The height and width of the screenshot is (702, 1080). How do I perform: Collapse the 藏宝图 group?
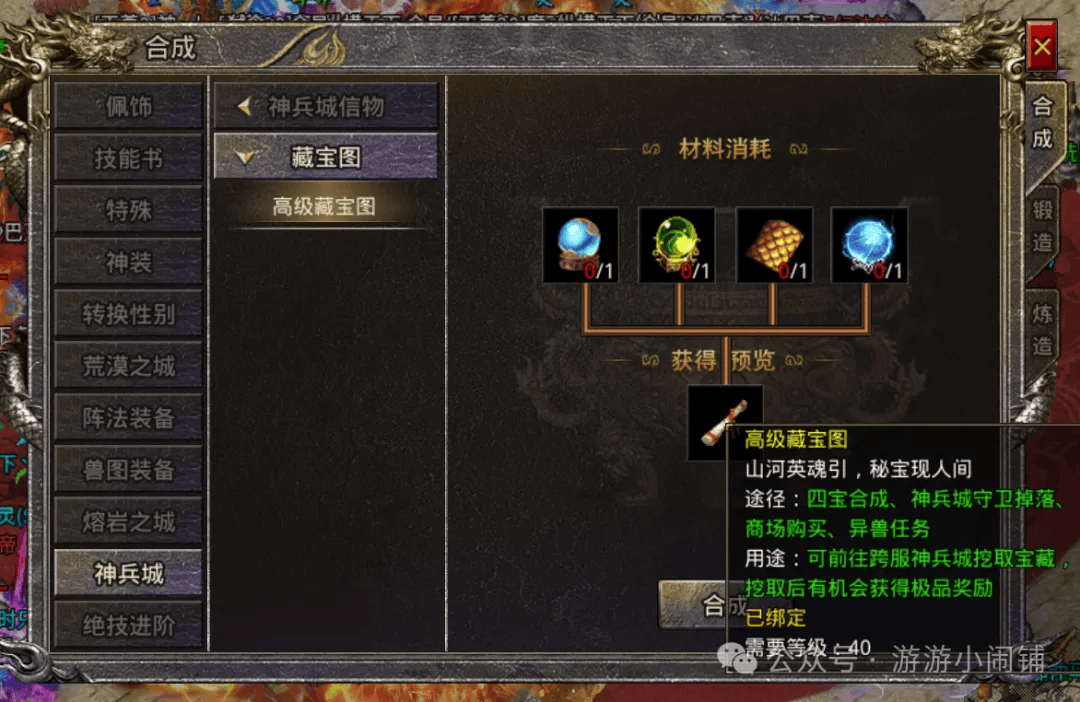pos(325,157)
